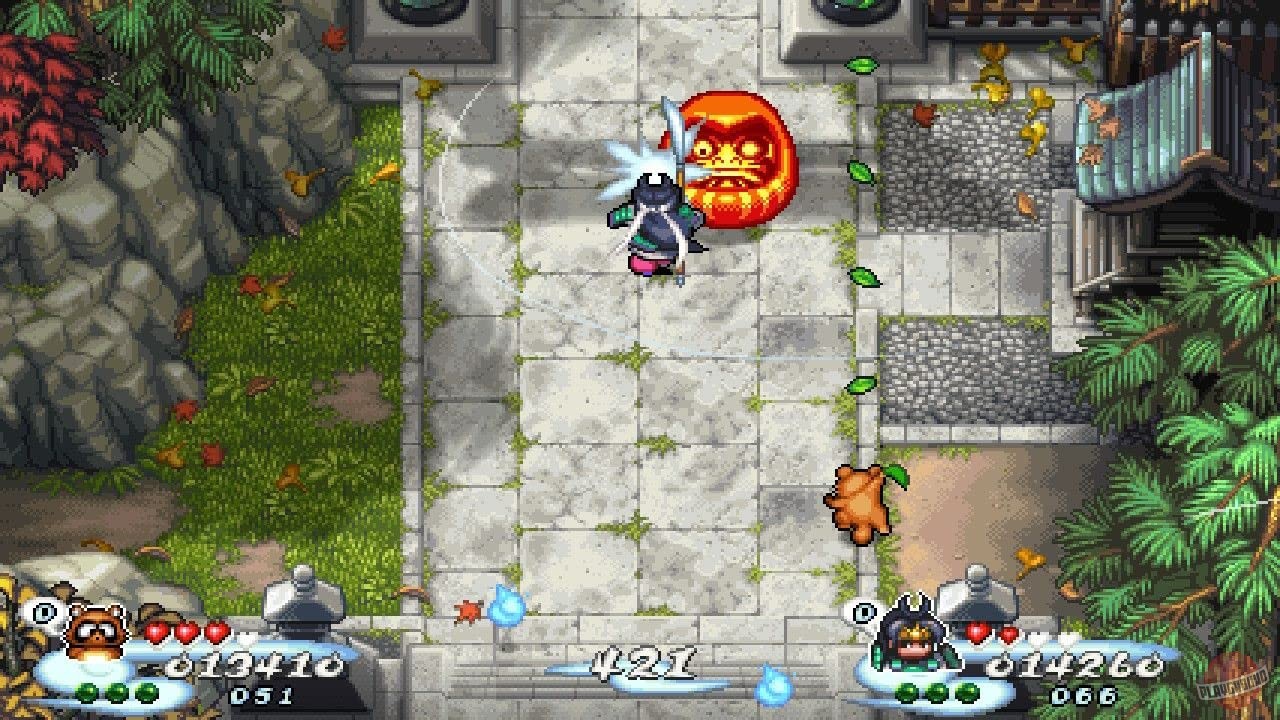Screen dimensions: 1280x720
Task: Click the third green orb under player two
Action: coord(965,692)
